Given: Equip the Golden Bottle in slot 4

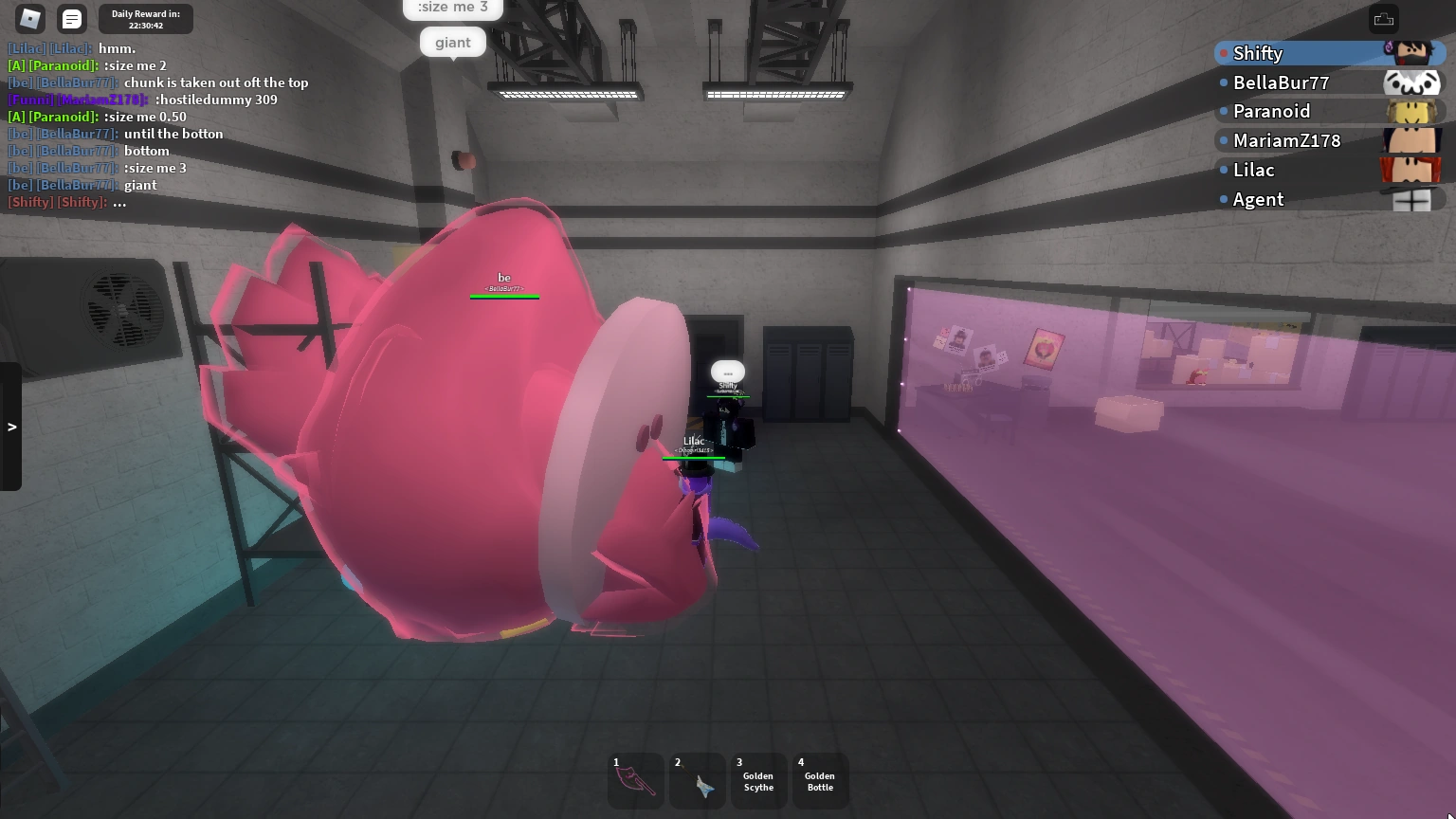Looking at the screenshot, I should point(820,780).
